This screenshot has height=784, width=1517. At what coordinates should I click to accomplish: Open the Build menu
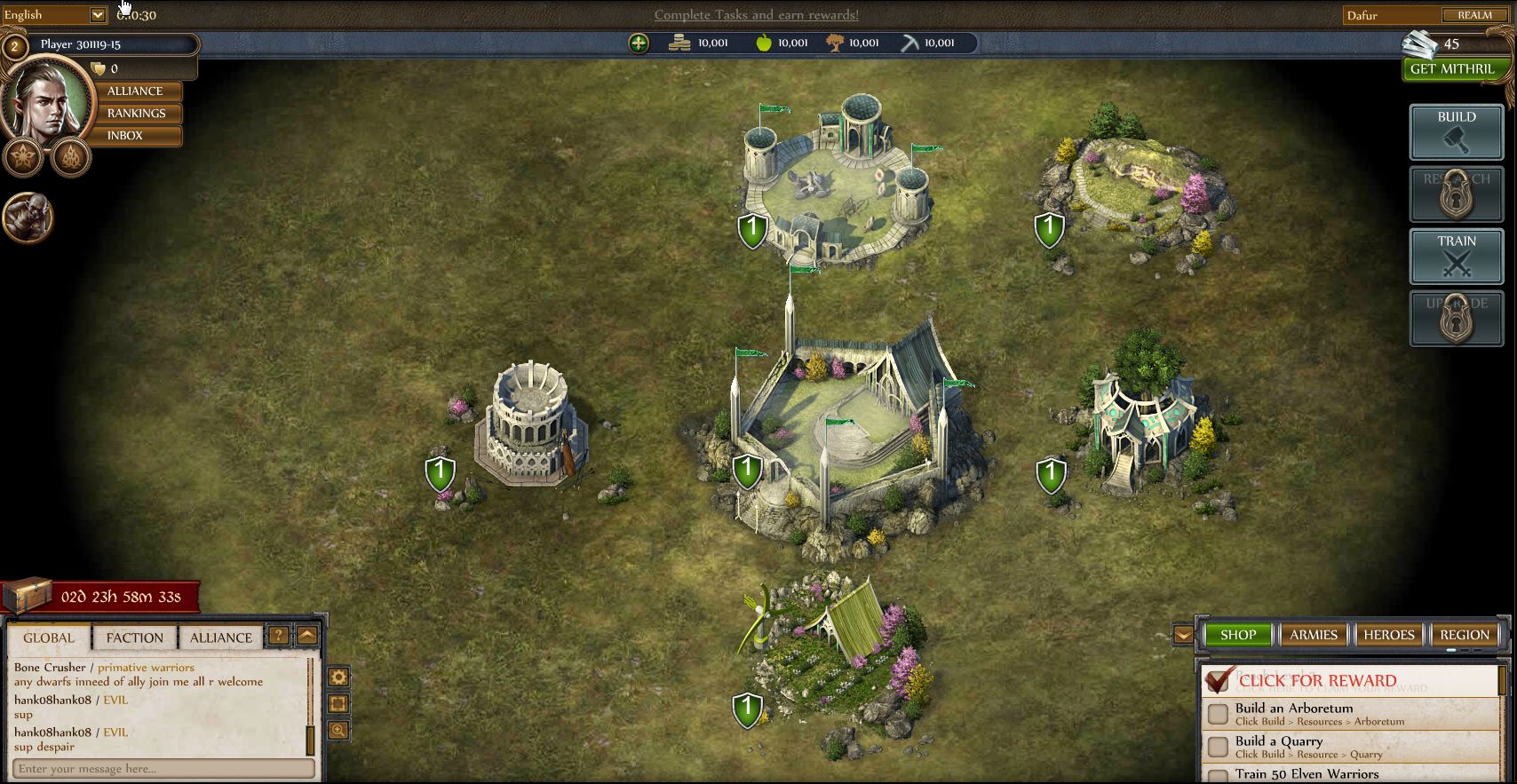(x=1456, y=131)
